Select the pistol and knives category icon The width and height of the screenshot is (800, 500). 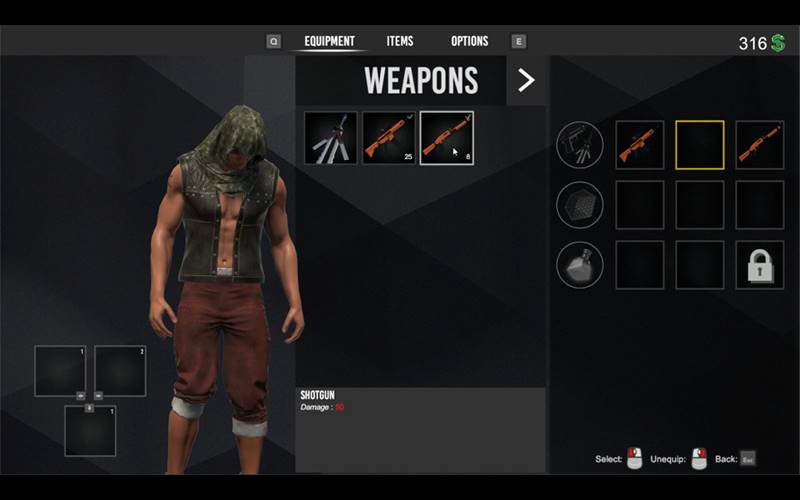coord(580,145)
